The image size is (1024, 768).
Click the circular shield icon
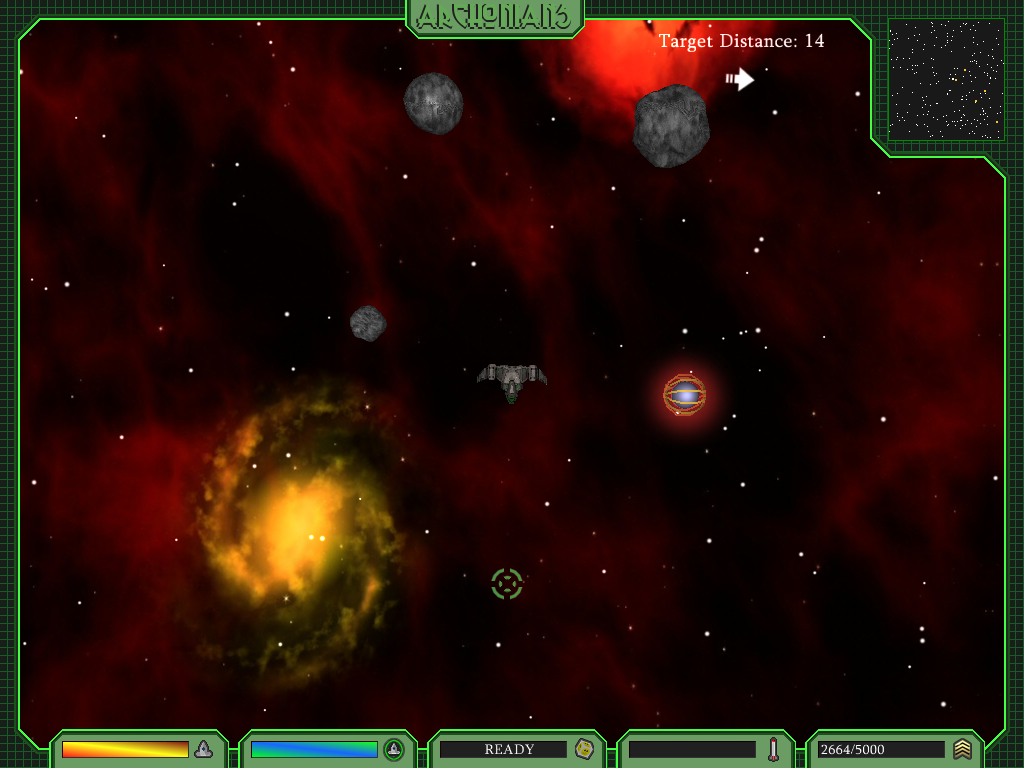click(x=394, y=749)
